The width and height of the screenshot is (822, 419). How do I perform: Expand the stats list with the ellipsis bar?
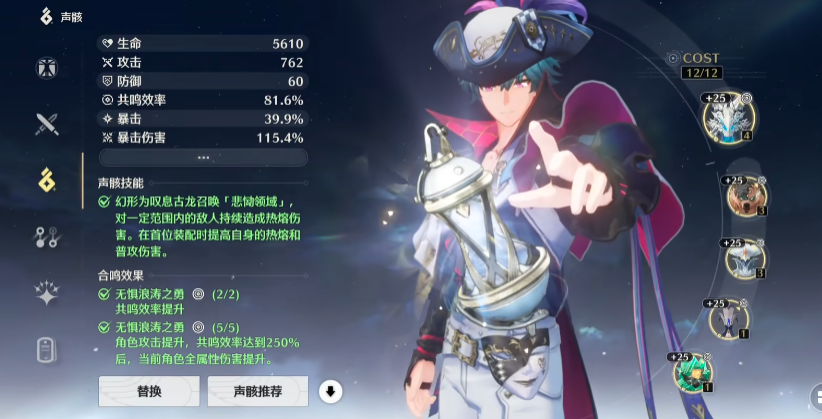(203, 157)
